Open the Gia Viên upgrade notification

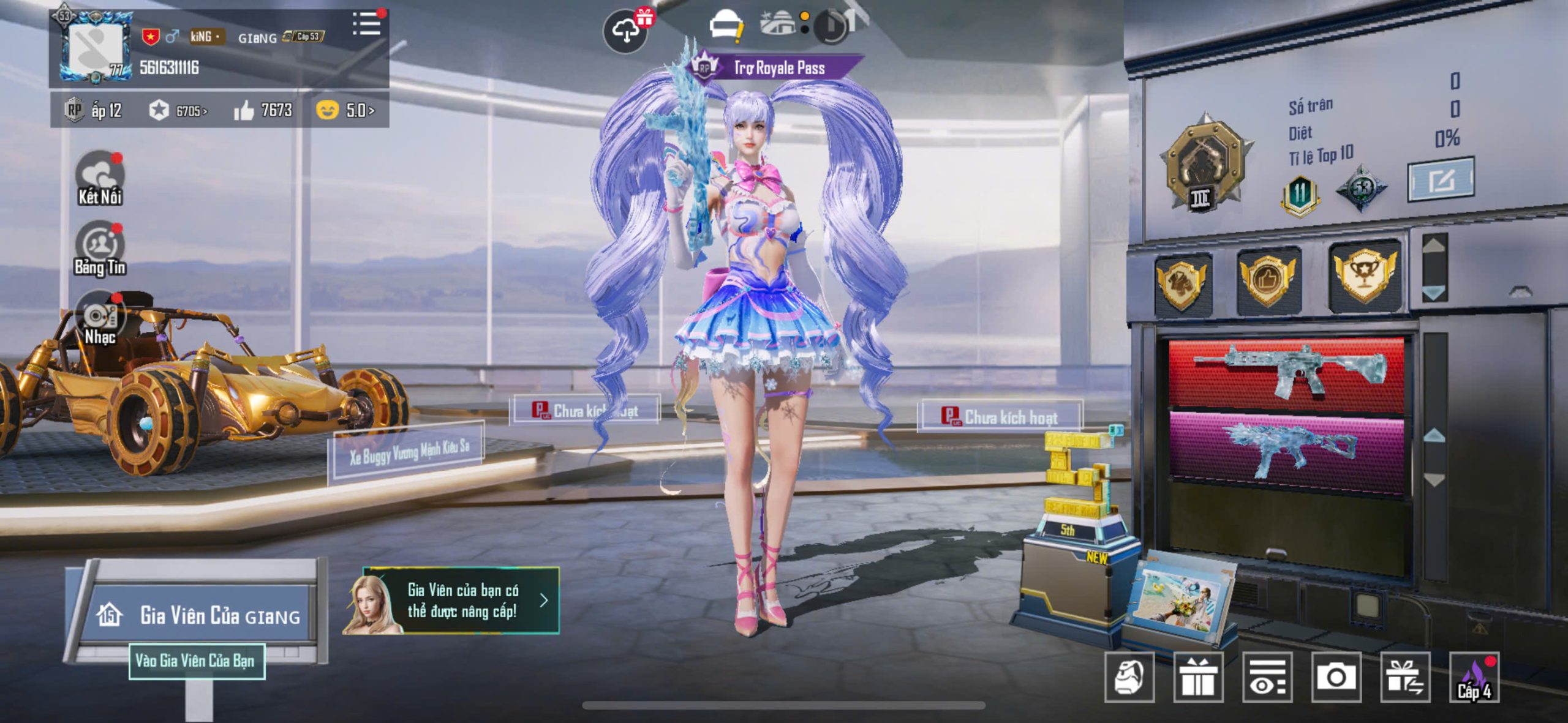(461, 601)
